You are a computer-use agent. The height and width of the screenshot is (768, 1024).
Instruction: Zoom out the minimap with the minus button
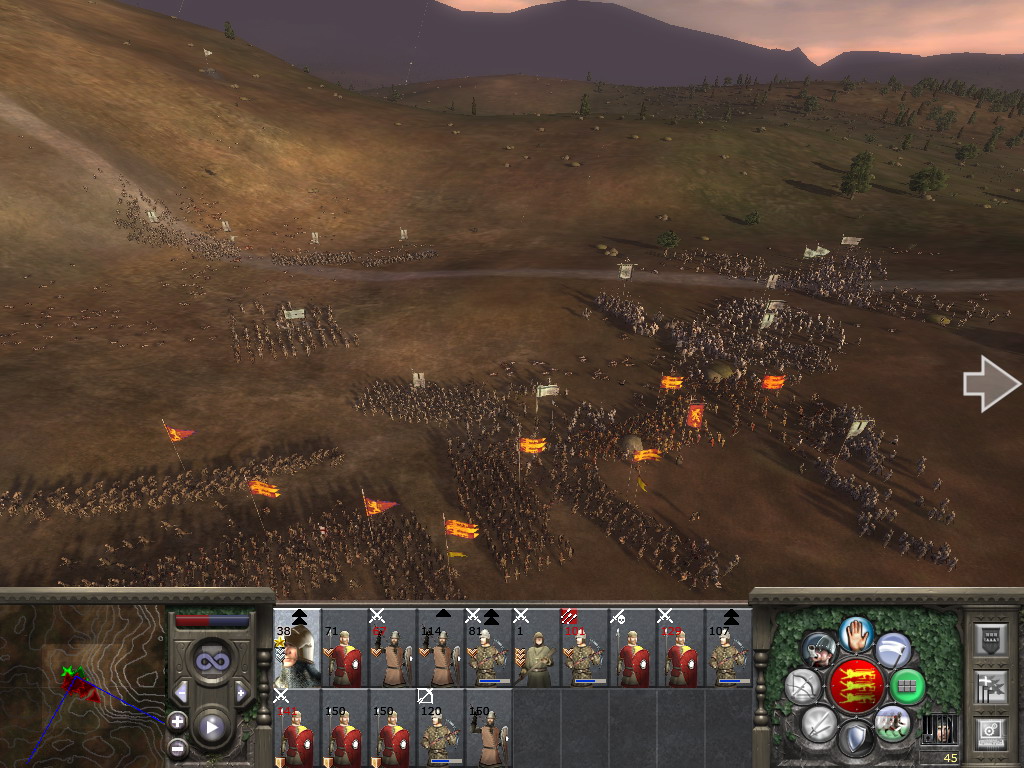point(177,746)
